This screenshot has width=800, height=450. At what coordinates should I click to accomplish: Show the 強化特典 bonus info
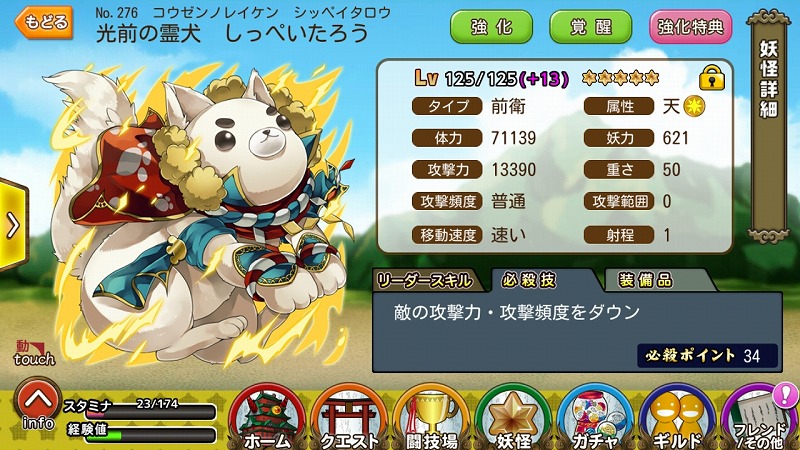click(x=691, y=27)
